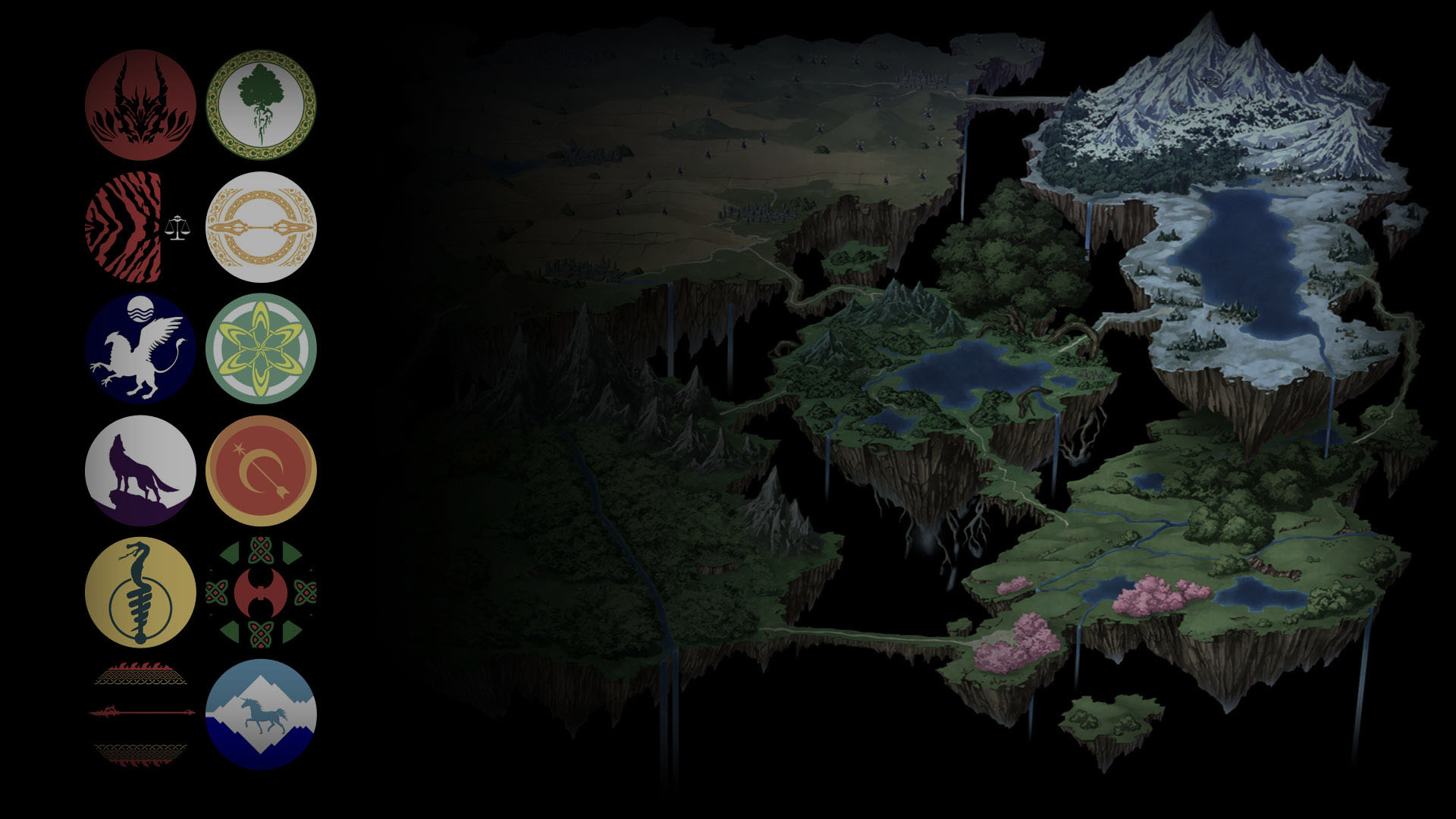Viewport: 1456px width, 819px height.
Task: Choose the red spear emblem
Action: [x=140, y=713]
